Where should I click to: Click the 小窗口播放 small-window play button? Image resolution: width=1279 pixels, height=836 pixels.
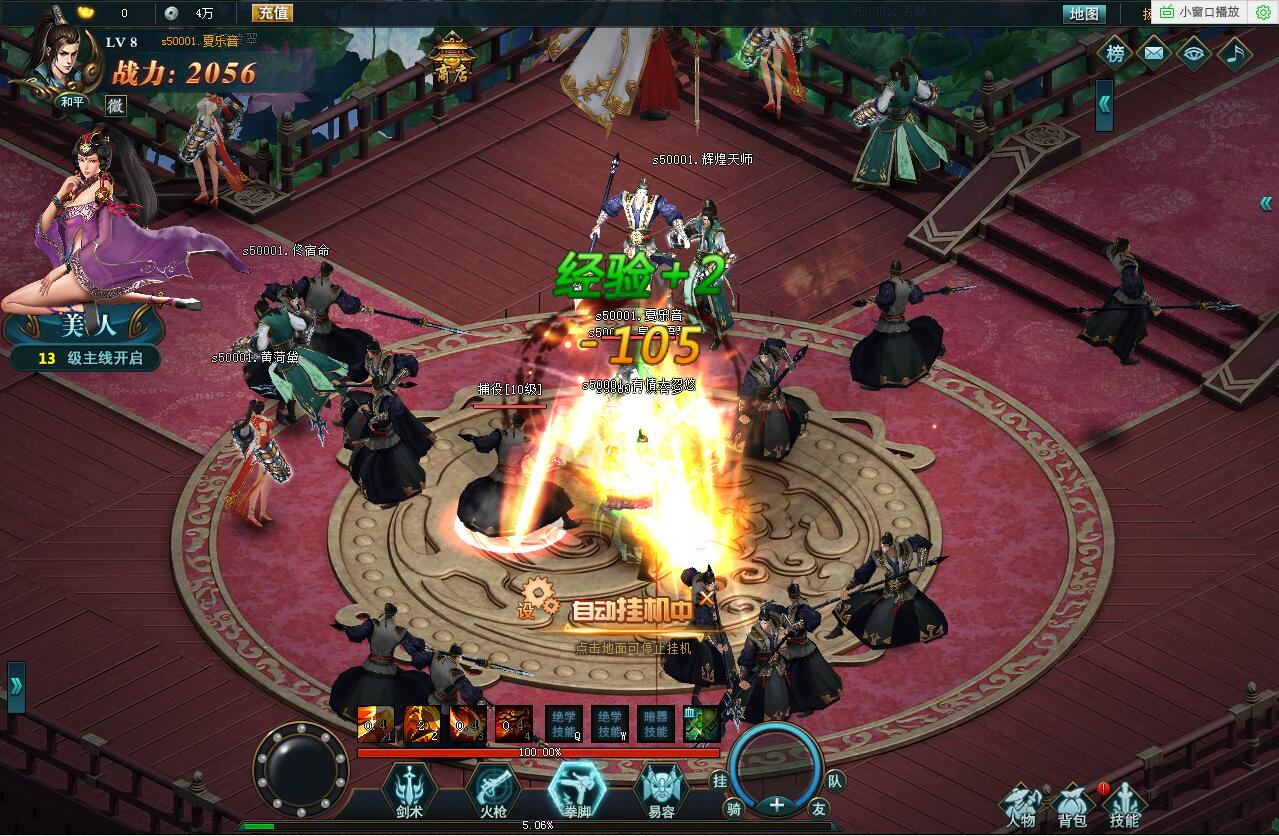click(1200, 12)
